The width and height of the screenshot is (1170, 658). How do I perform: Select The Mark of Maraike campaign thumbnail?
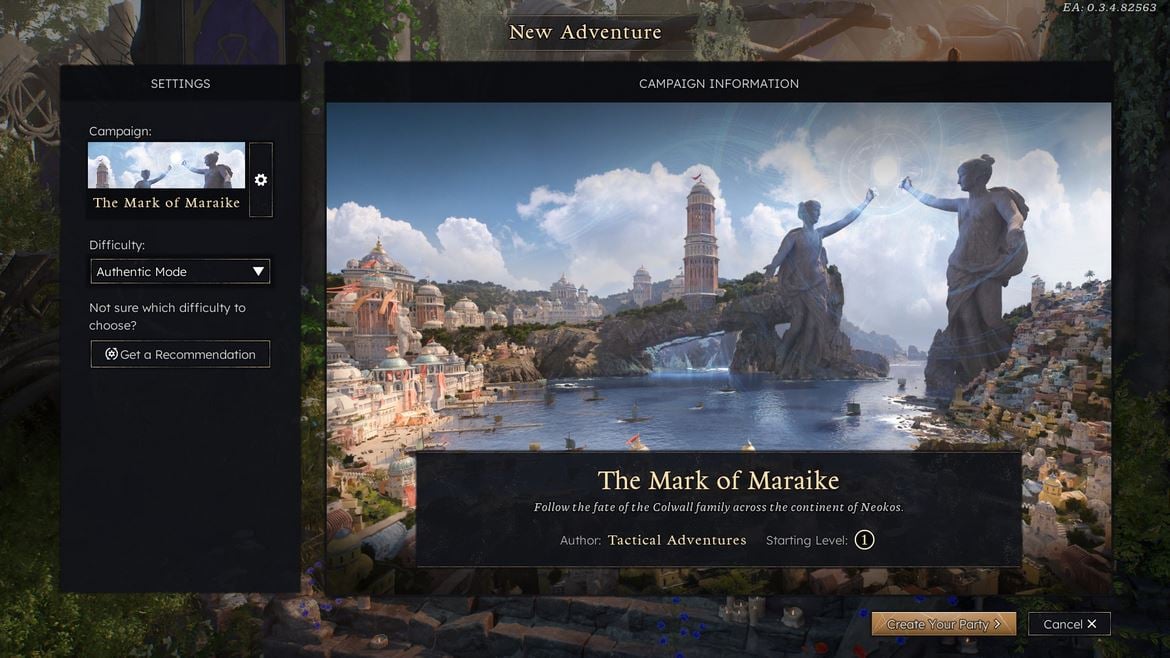(166, 178)
